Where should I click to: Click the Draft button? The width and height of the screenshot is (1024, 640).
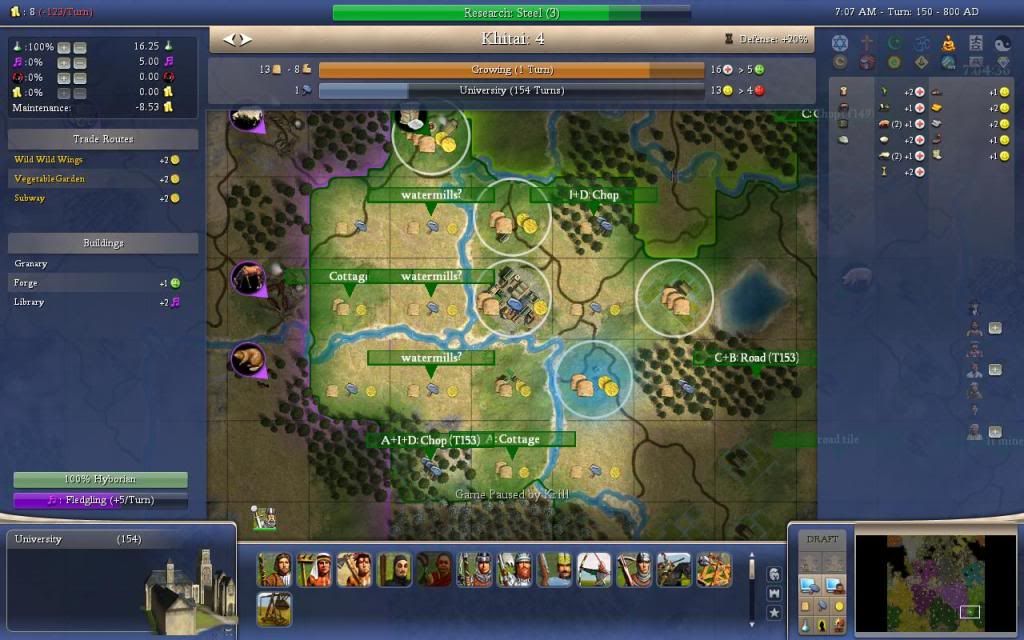pyautogui.click(x=822, y=540)
